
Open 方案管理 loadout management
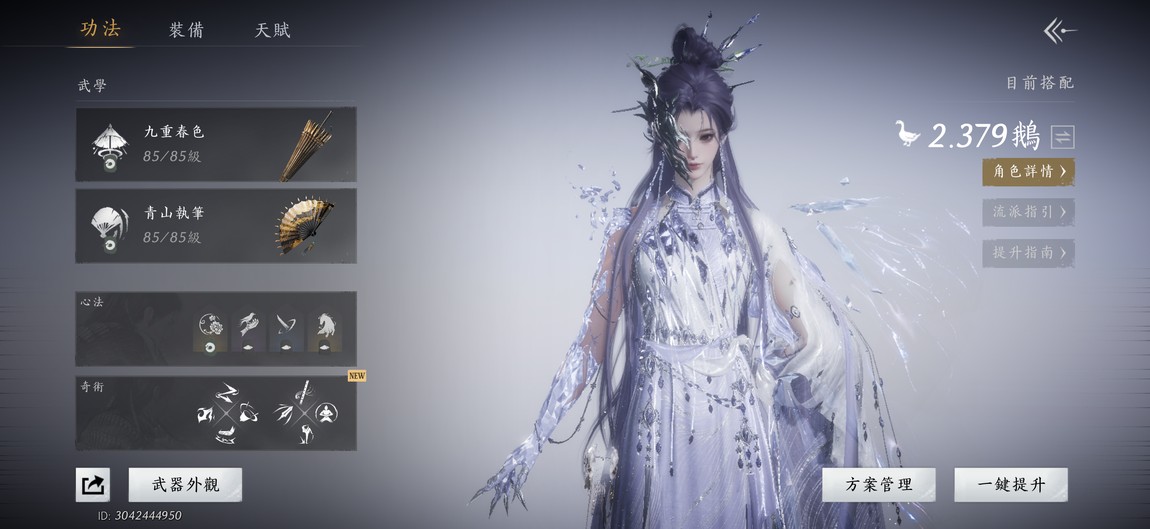pos(879,485)
